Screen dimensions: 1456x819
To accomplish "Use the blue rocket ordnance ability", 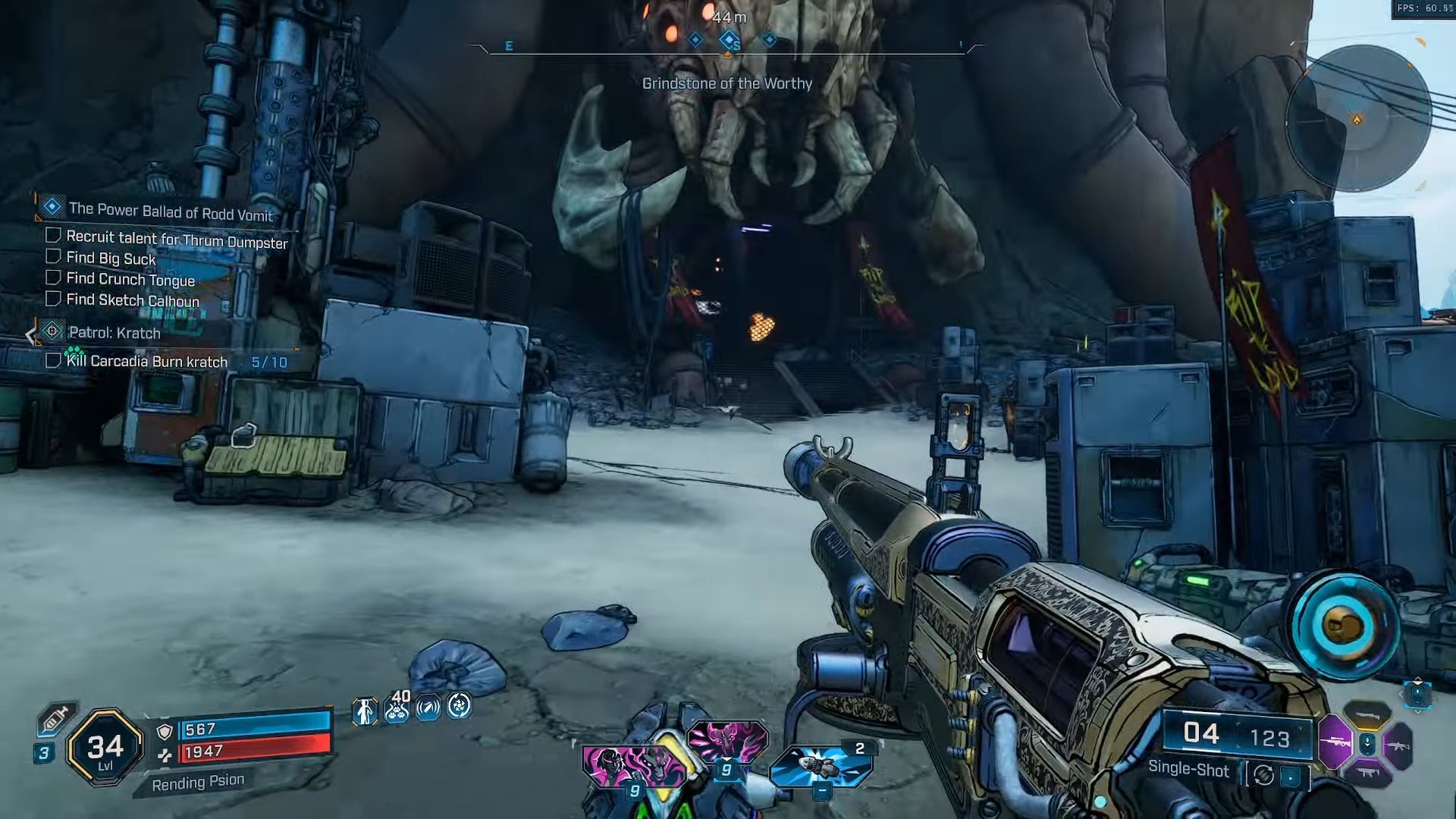I will [821, 767].
